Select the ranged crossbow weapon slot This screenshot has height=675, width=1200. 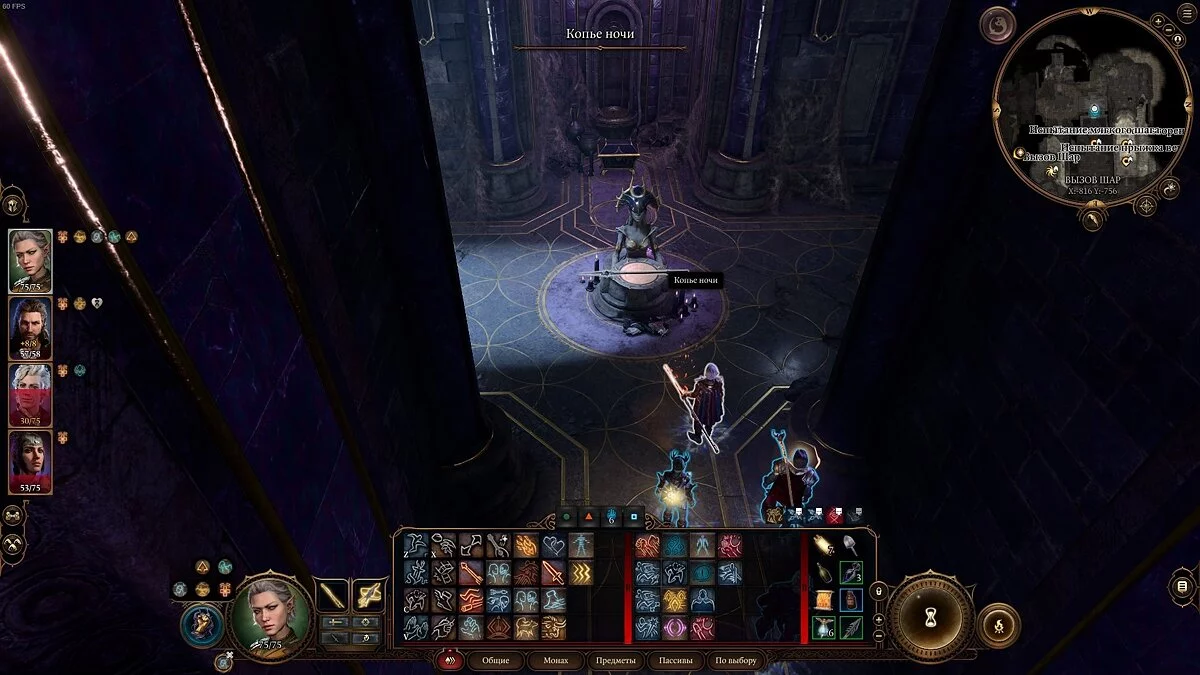pyautogui.click(x=369, y=596)
